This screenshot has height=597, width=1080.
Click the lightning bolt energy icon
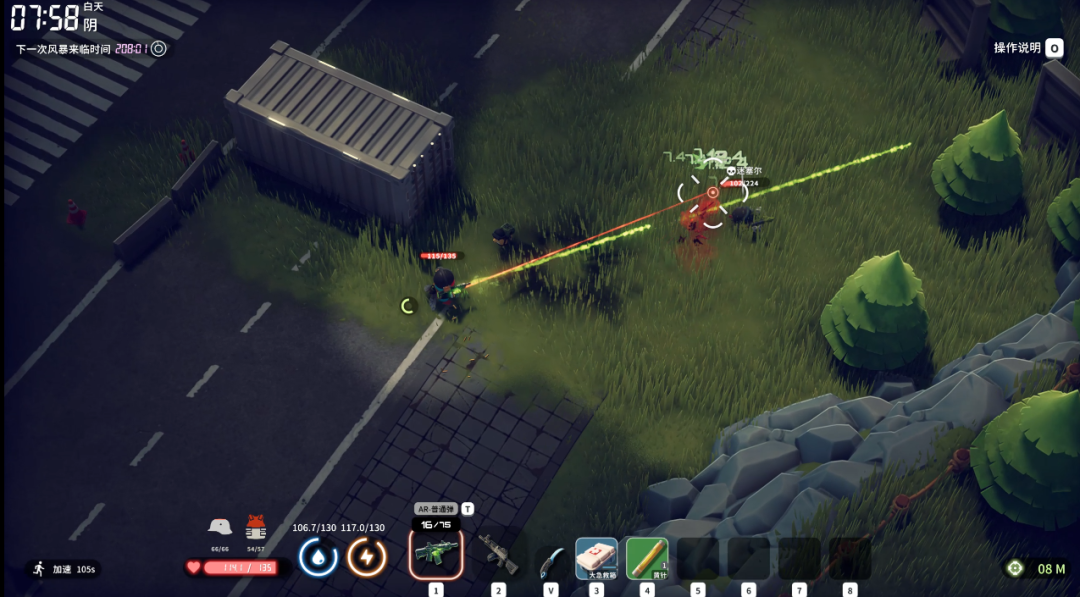click(367, 557)
